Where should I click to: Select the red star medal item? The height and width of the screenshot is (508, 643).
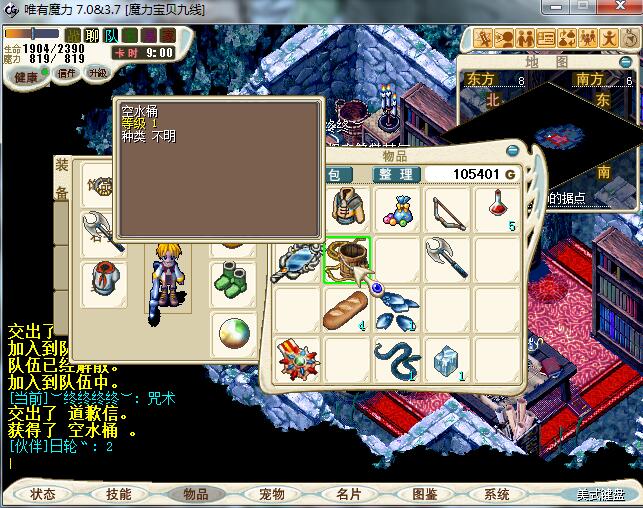tap(297, 360)
